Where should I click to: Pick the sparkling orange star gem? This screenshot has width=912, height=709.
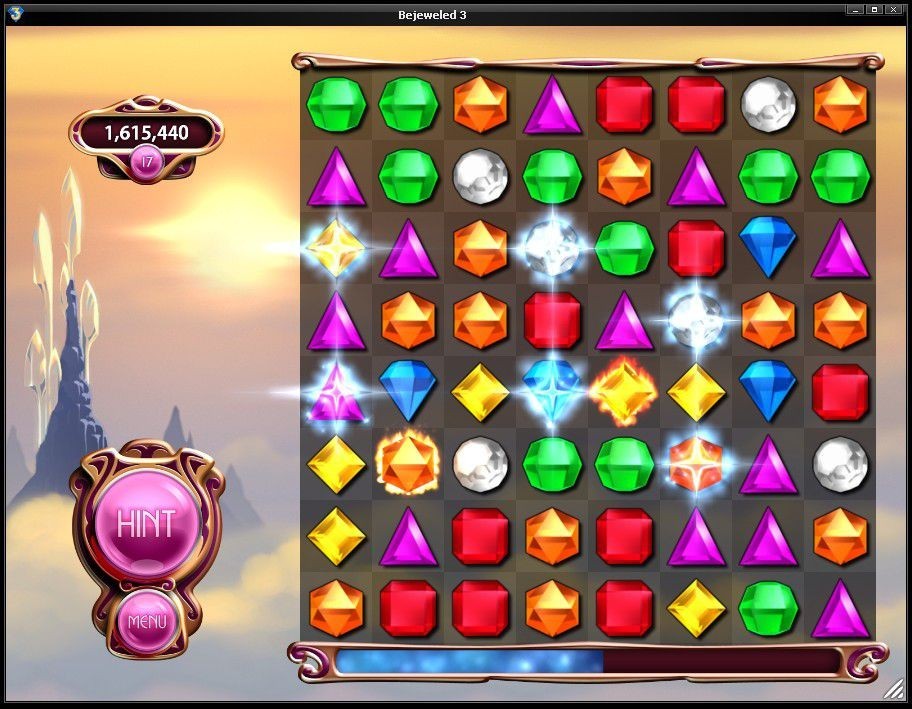(x=696, y=462)
